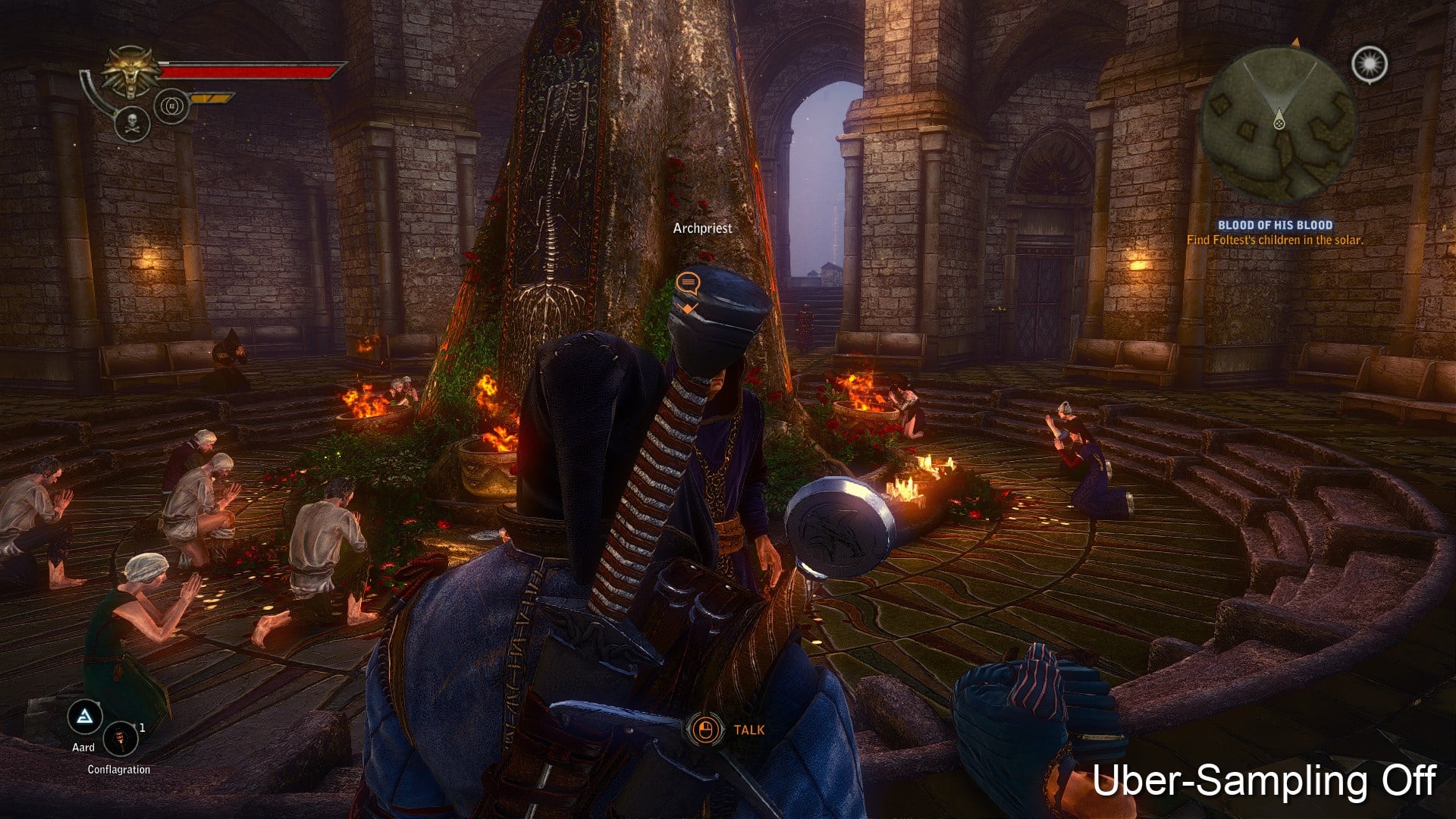Click the wolf medallion icon

coord(132,73)
